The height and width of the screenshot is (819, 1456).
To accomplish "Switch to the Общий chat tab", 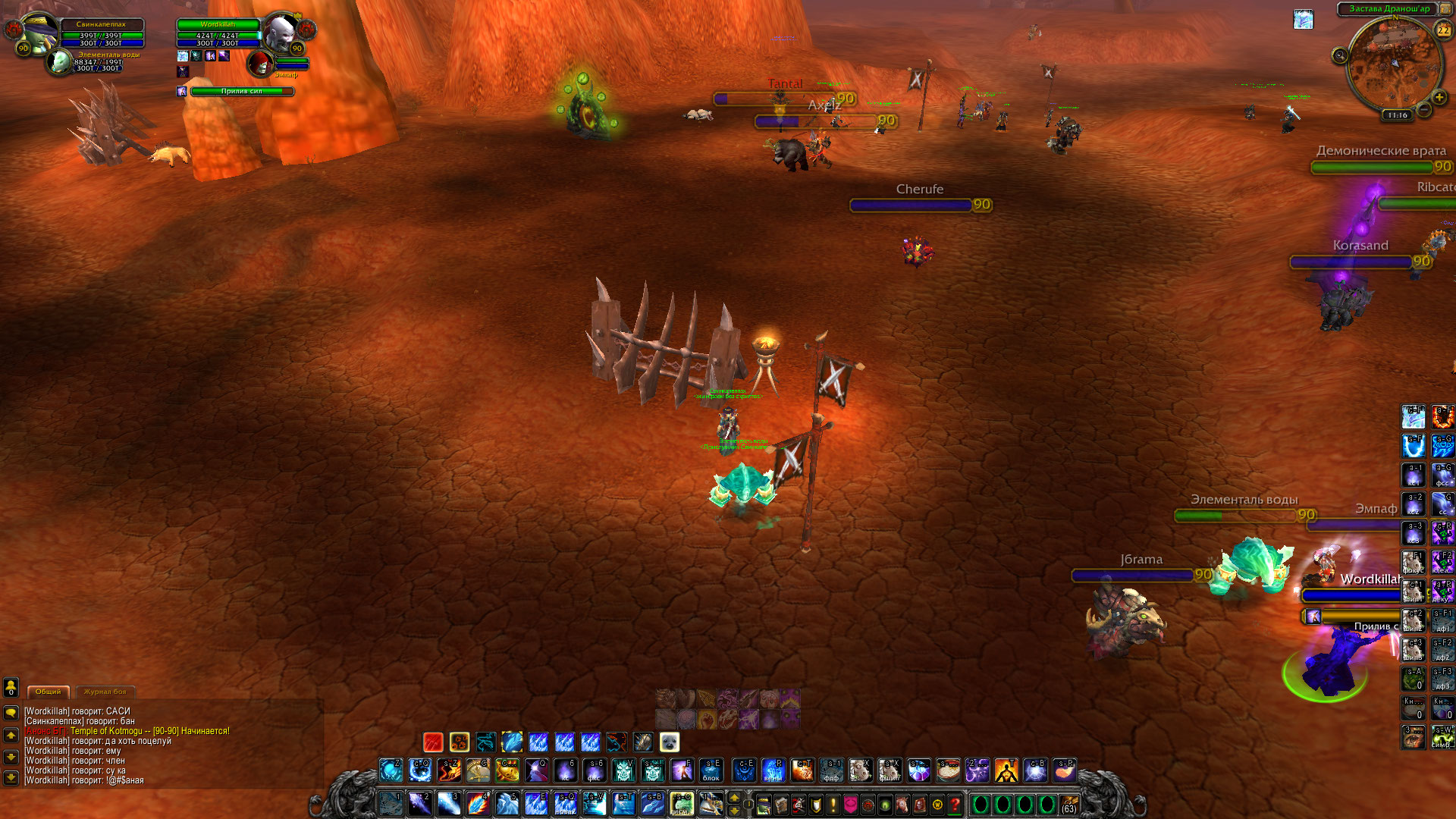I will click(49, 692).
